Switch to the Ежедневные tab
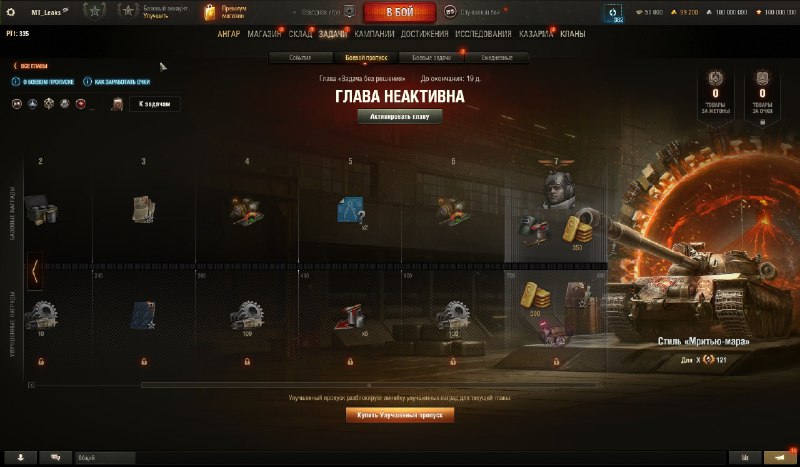 pyautogui.click(x=497, y=58)
